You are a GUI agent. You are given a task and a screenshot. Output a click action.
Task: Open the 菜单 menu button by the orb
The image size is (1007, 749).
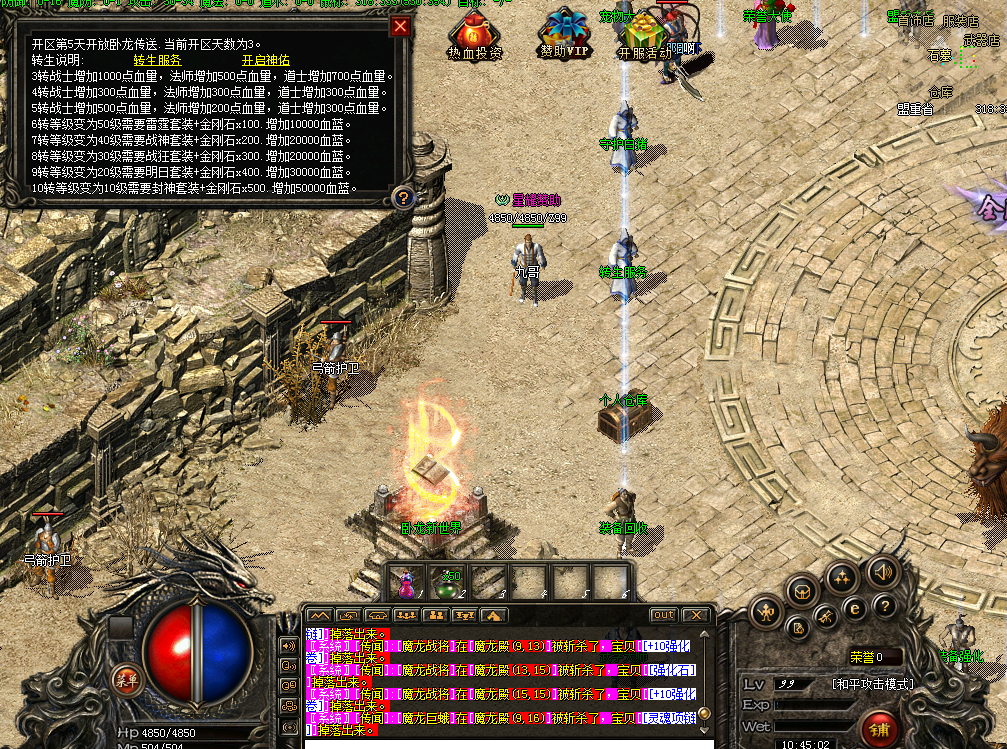tap(126, 680)
